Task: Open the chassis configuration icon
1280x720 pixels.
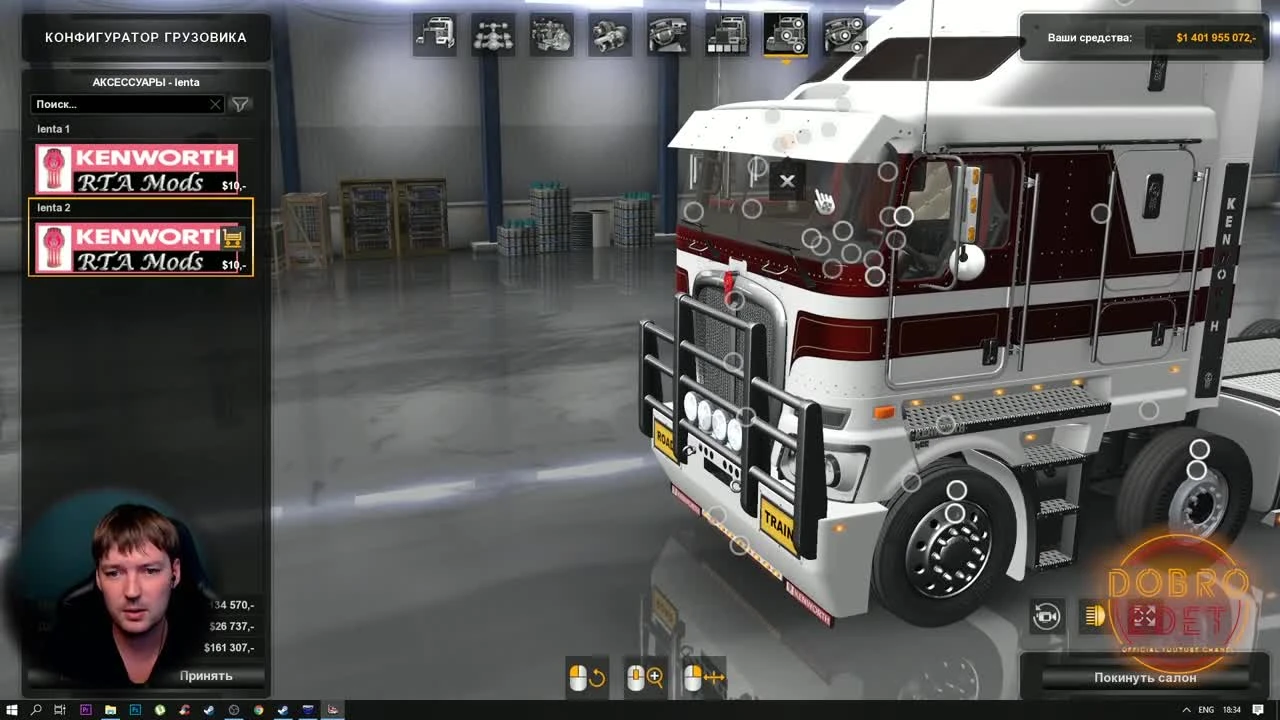Action: point(492,35)
